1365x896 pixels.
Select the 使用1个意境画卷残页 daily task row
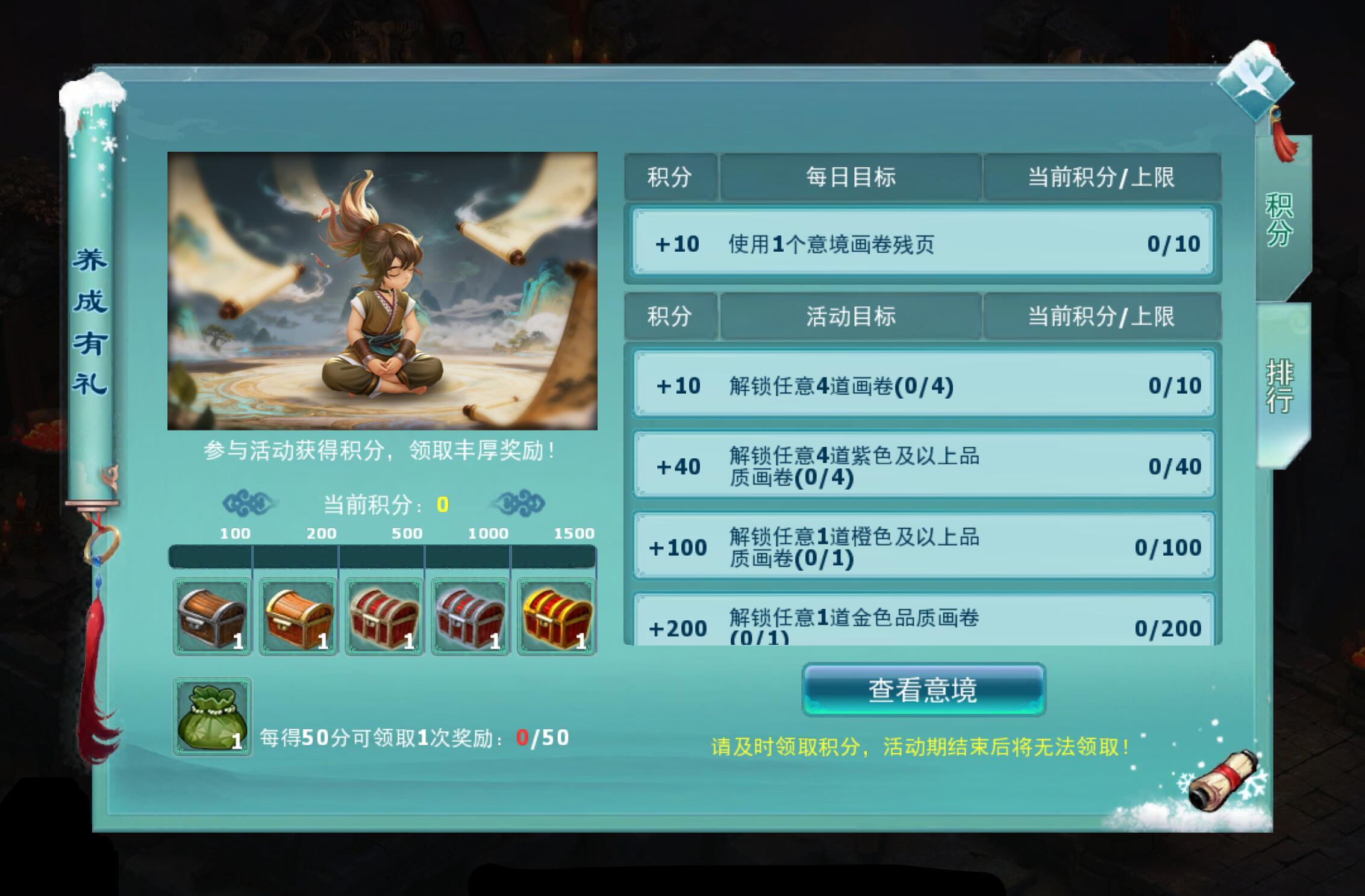(x=922, y=243)
